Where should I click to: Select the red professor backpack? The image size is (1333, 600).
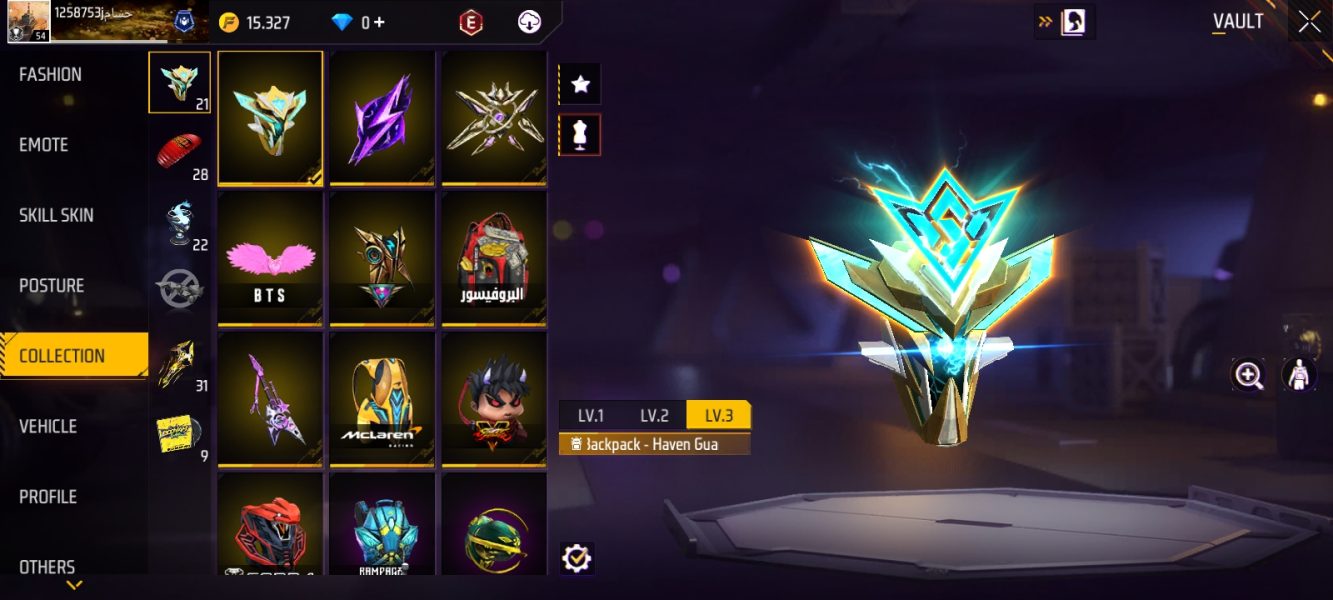click(x=494, y=258)
